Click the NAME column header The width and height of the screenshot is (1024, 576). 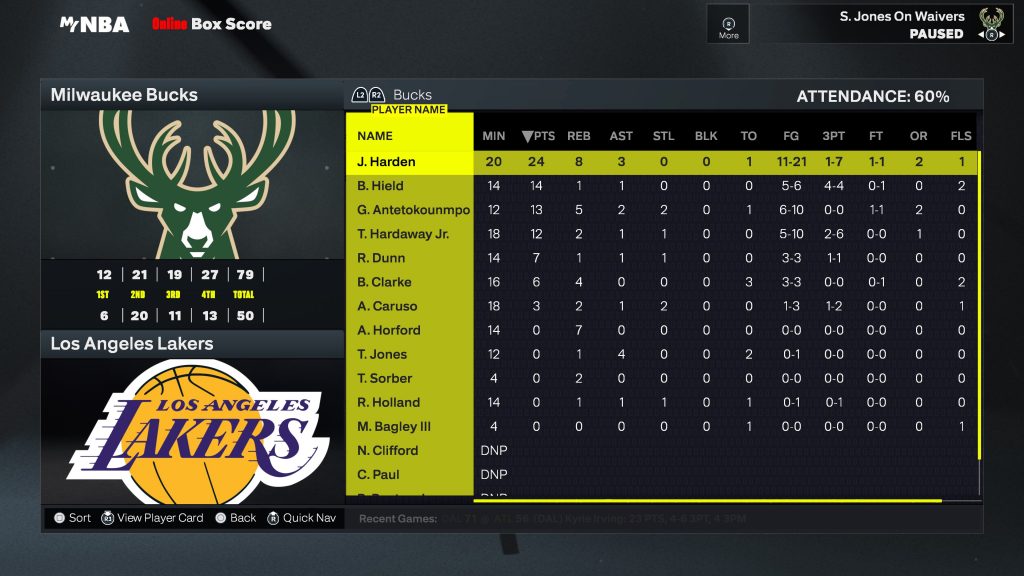[x=375, y=136]
